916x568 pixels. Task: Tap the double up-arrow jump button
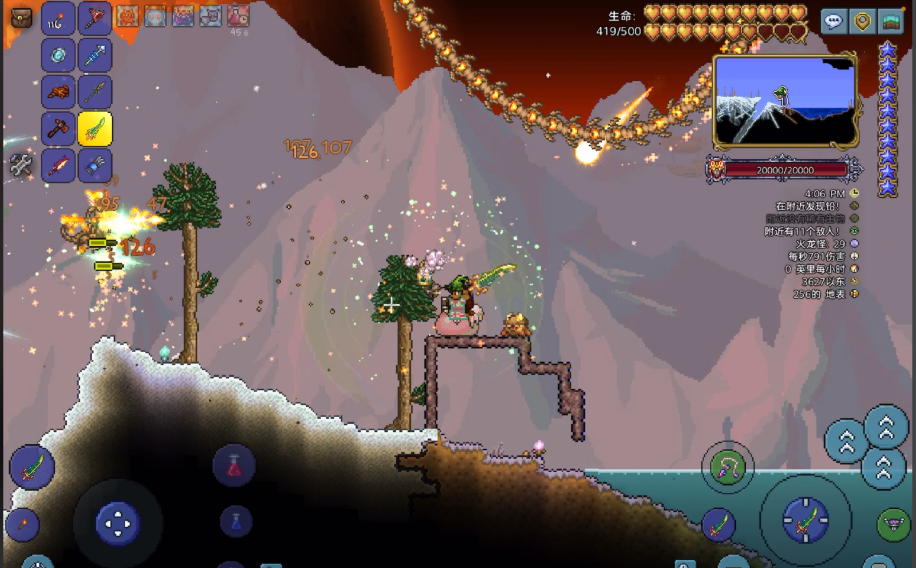(886, 426)
